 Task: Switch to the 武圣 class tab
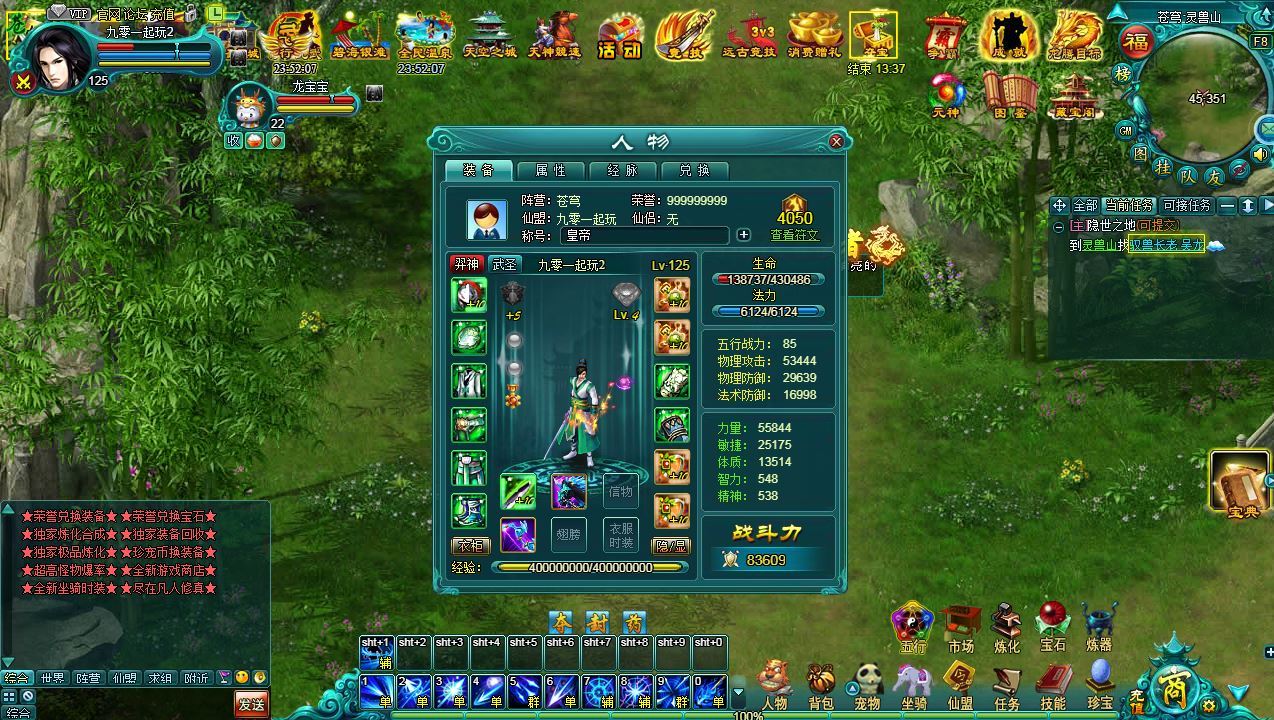pyautogui.click(x=504, y=264)
